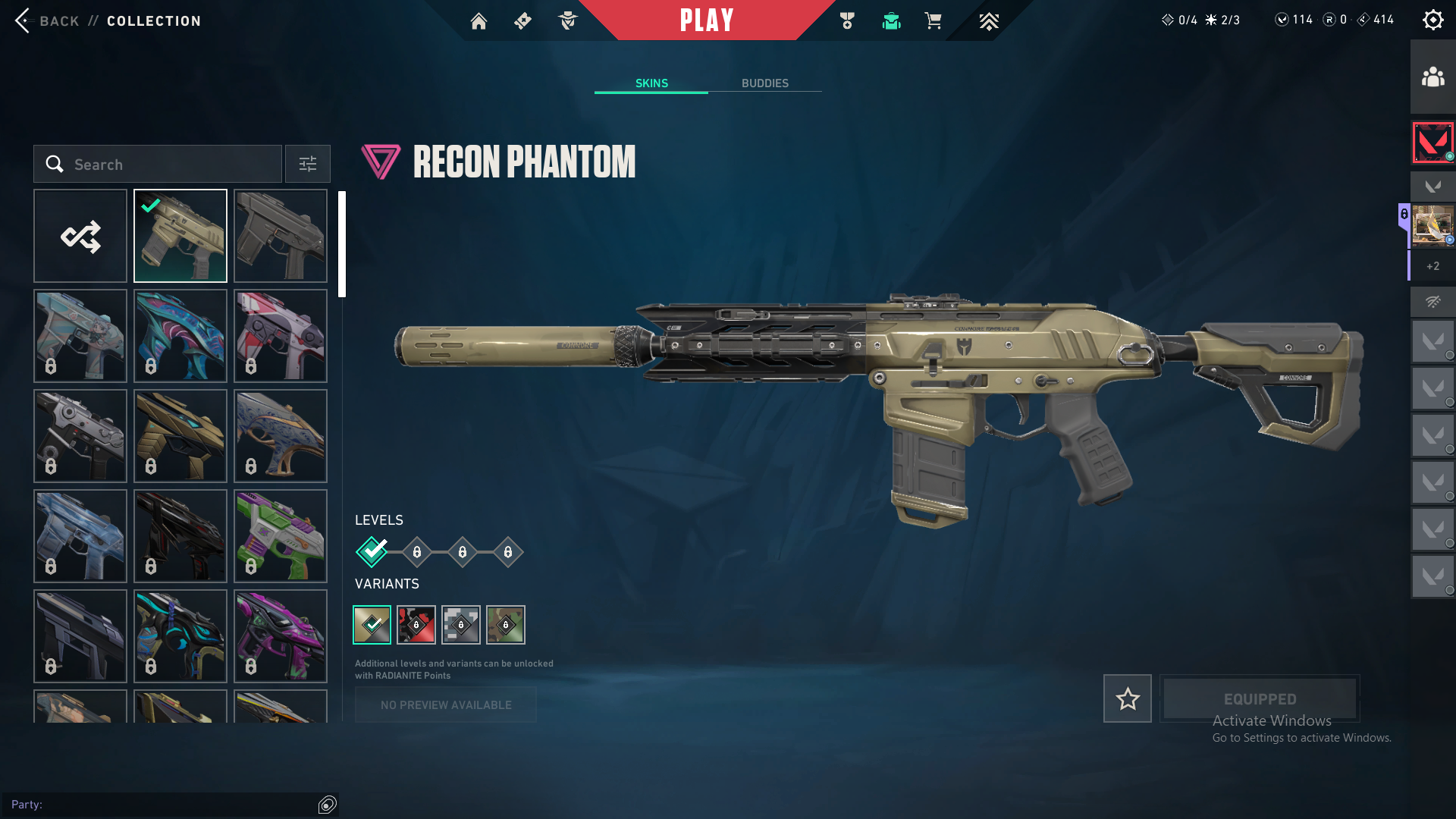Focus the skin Search field
Image resolution: width=1456 pixels, height=819 pixels.
[167, 164]
